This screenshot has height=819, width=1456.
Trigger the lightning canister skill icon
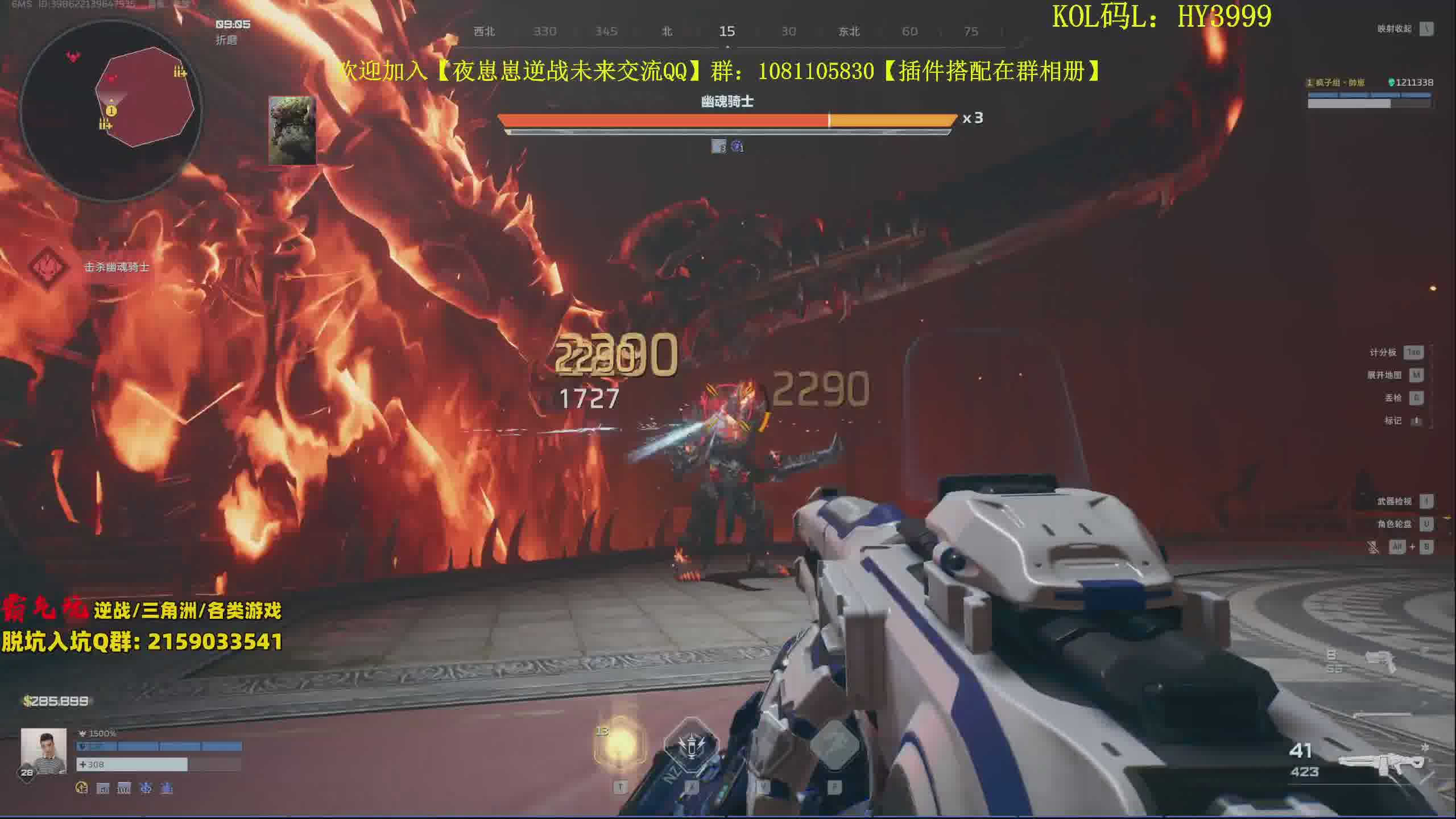(x=690, y=746)
